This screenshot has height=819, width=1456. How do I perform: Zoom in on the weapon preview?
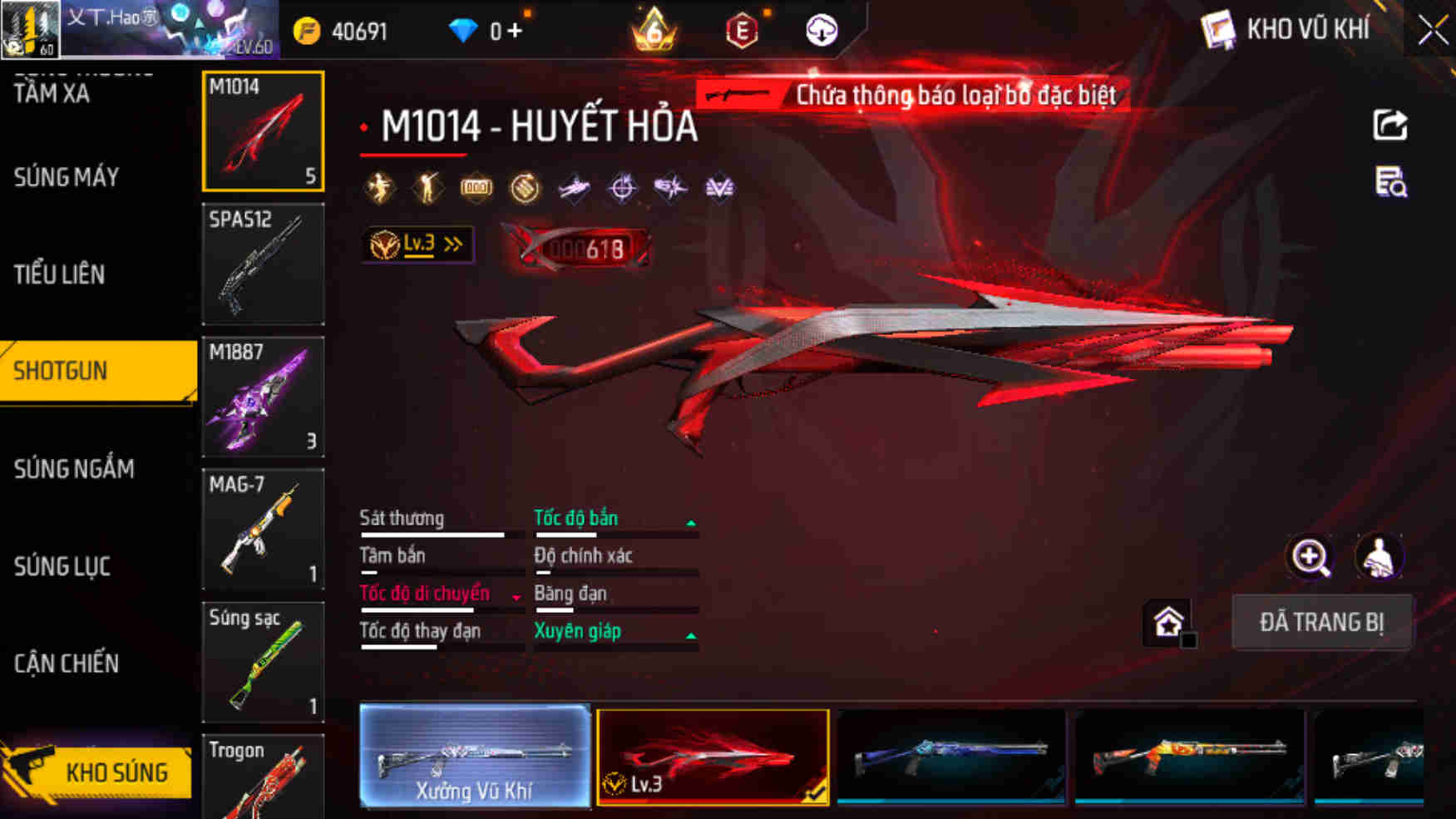click(x=1310, y=557)
